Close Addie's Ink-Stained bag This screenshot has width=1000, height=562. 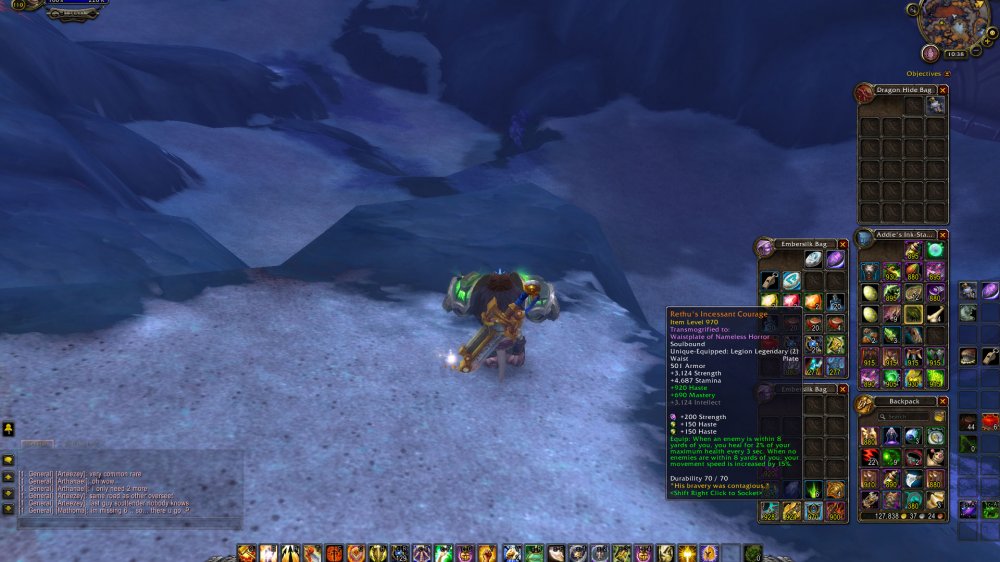pos(943,234)
